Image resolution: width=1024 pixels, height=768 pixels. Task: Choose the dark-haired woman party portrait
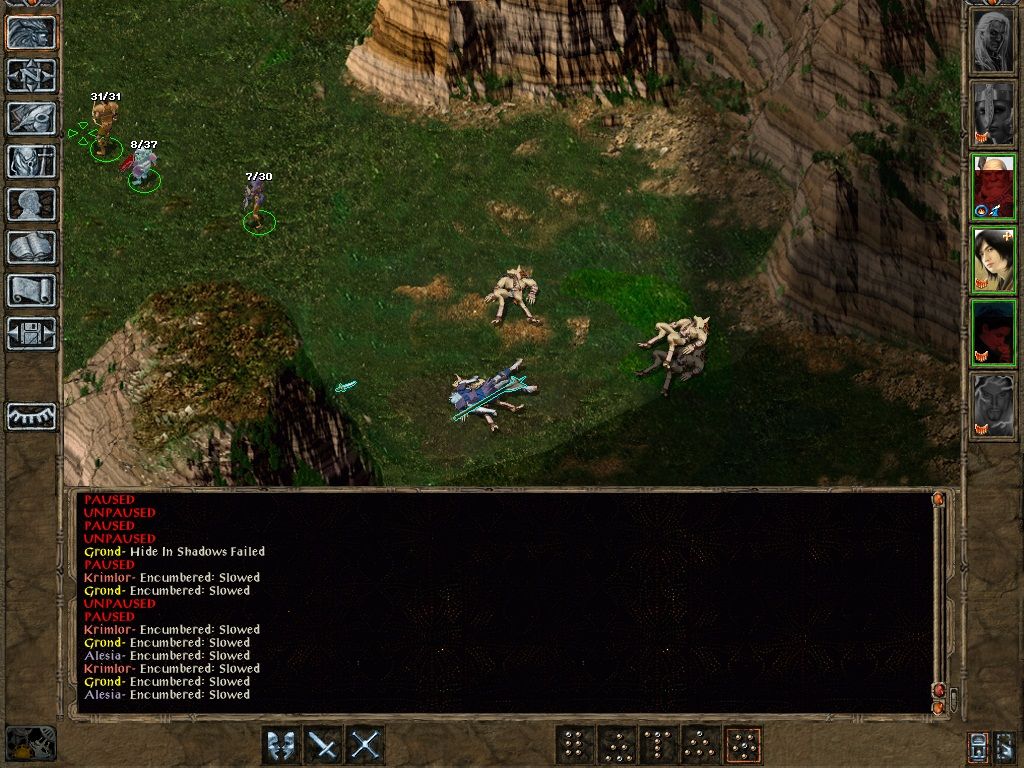(x=993, y=259)
